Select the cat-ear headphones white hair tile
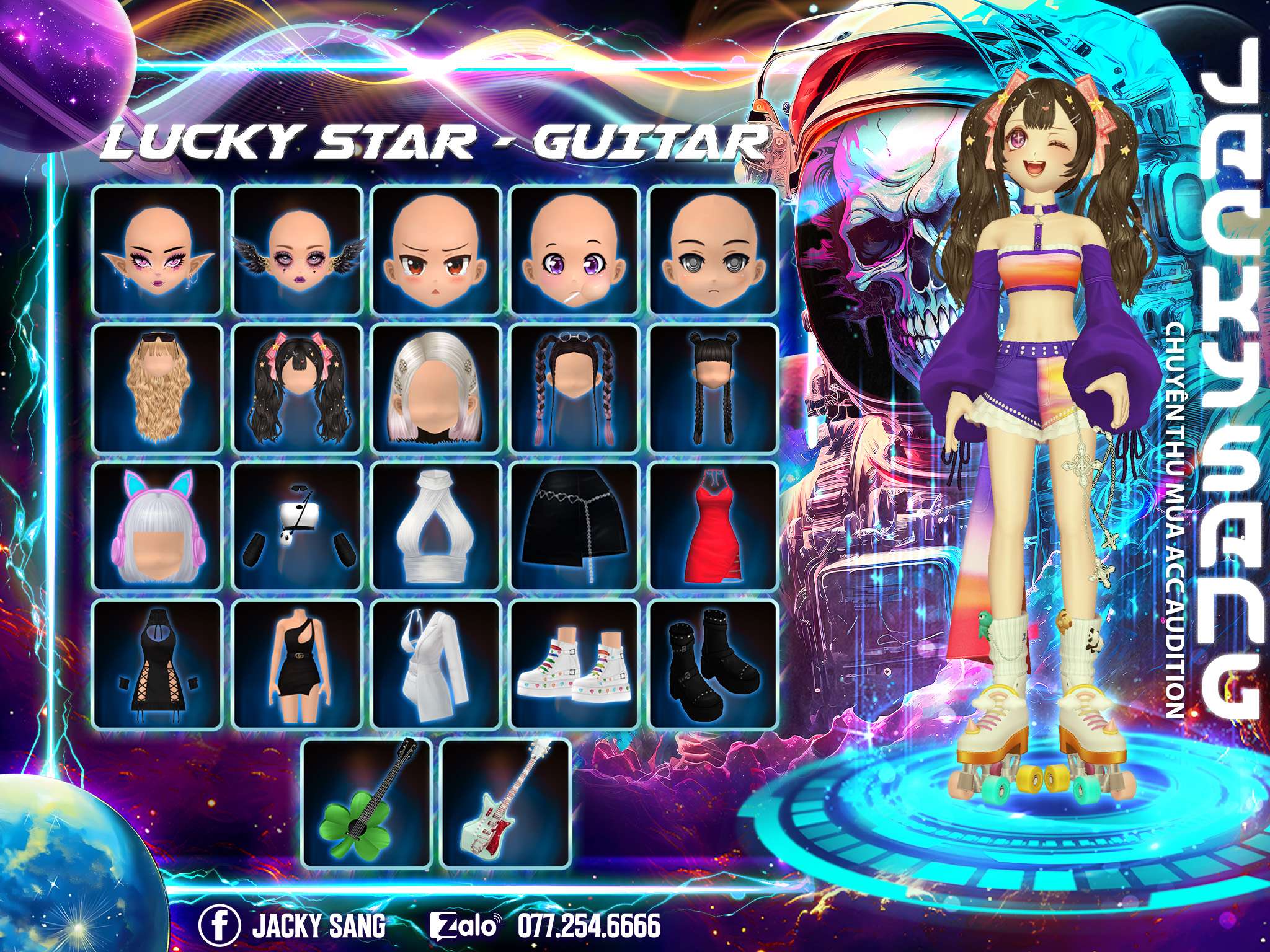 click(x=157, y=527)
